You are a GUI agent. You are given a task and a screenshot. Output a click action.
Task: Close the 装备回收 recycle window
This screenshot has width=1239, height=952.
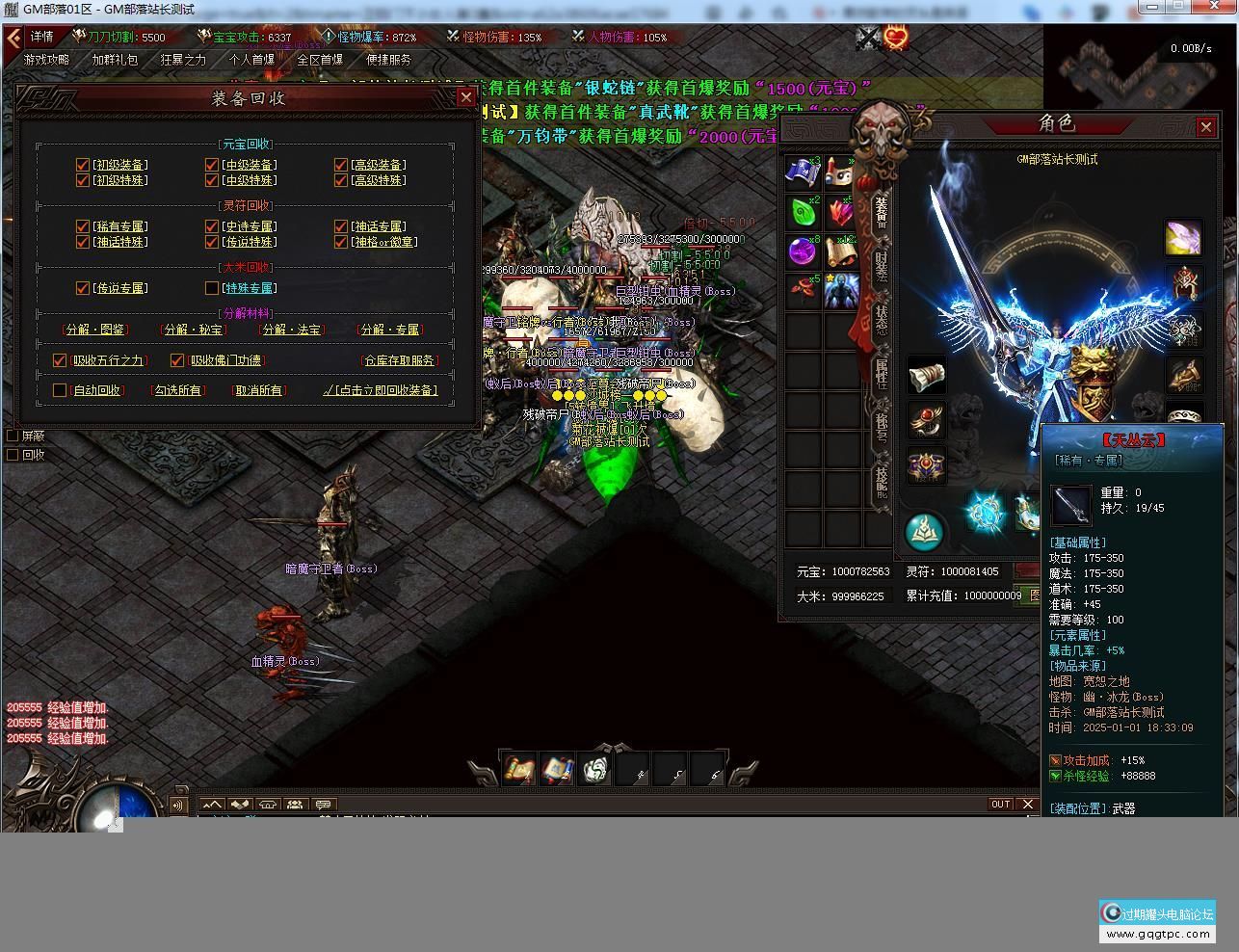[x=465, y=97]
